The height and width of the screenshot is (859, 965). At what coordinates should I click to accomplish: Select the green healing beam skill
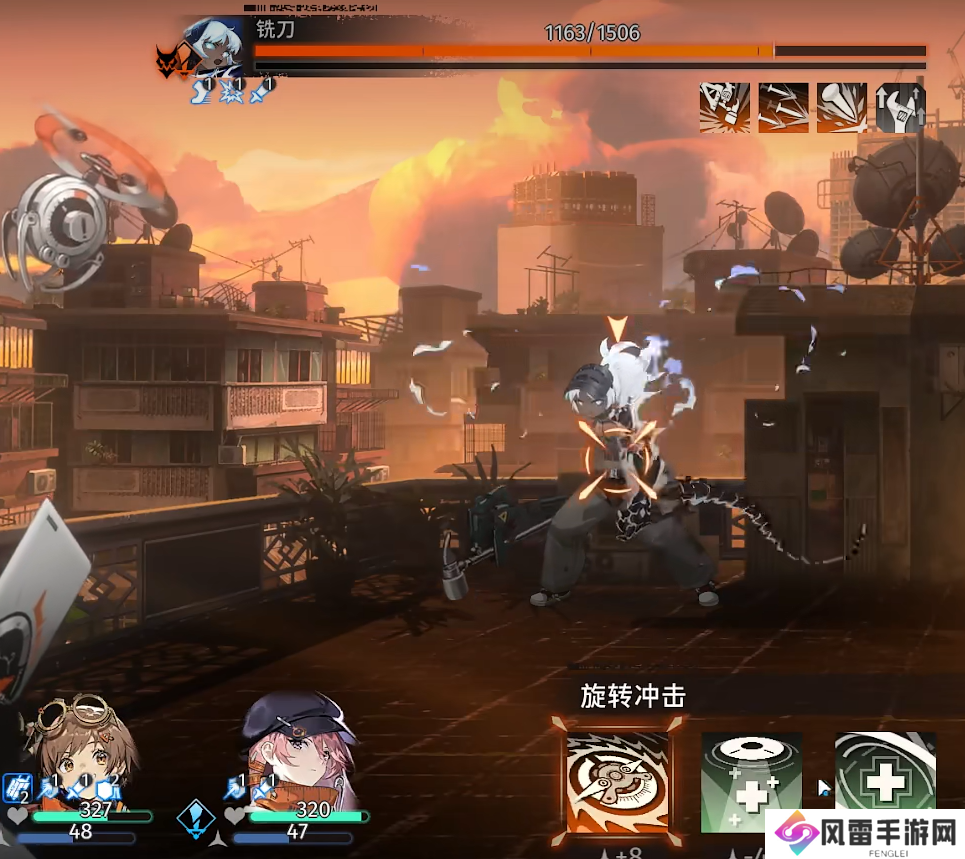(x=751, y=782)
